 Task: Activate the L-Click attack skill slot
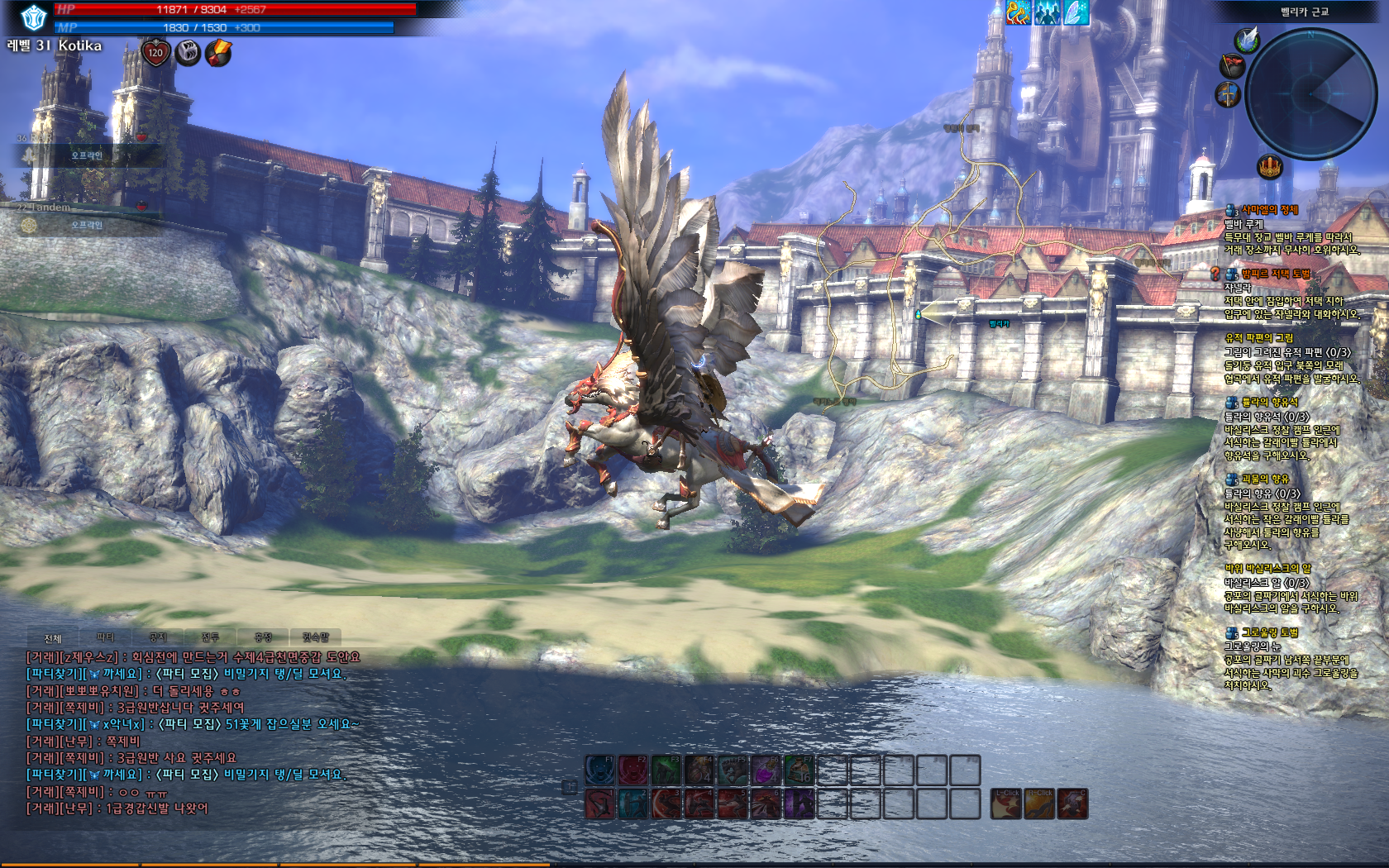1006,804
